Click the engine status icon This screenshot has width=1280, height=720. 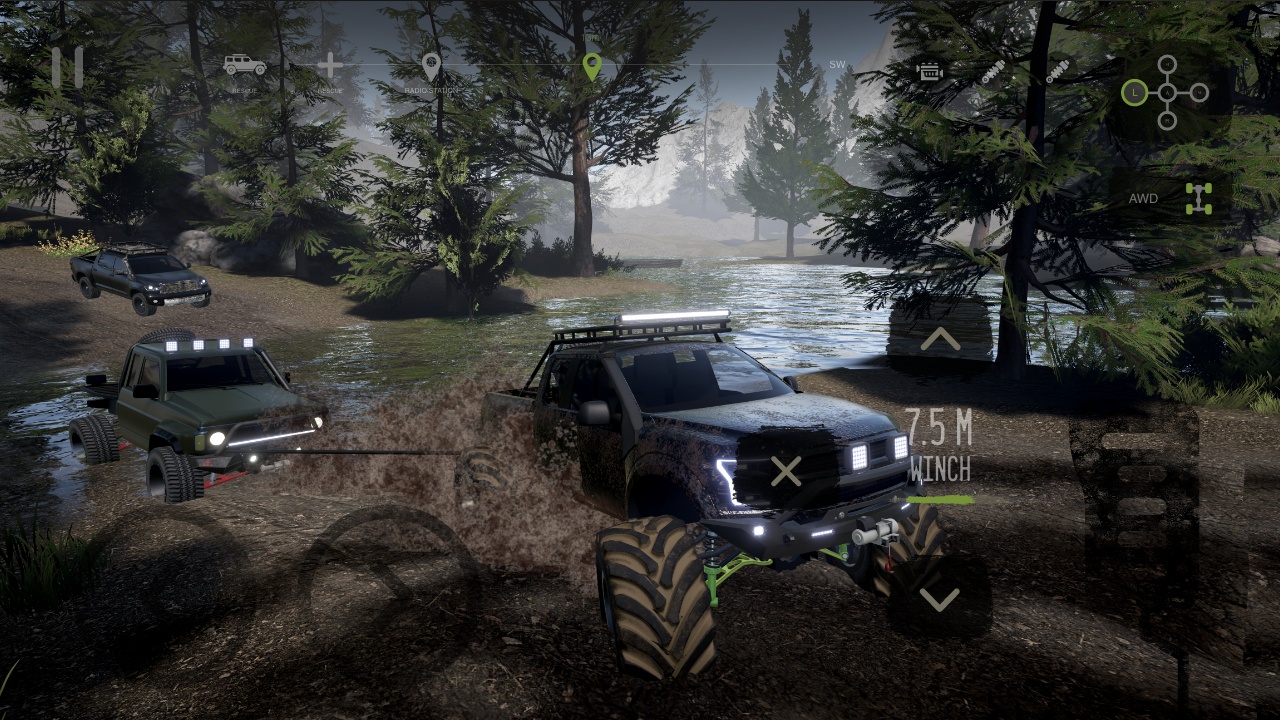930,71
